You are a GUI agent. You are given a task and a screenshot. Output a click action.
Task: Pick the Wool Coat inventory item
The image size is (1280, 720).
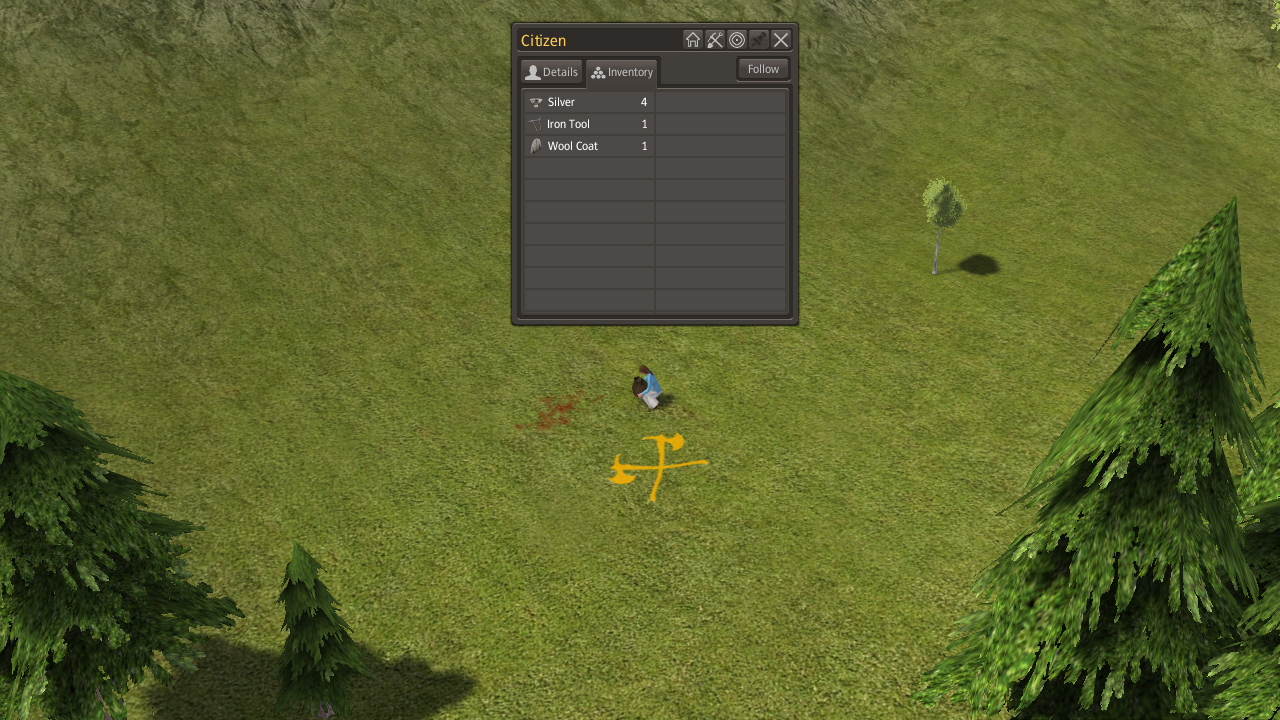(x=588, y=146)
